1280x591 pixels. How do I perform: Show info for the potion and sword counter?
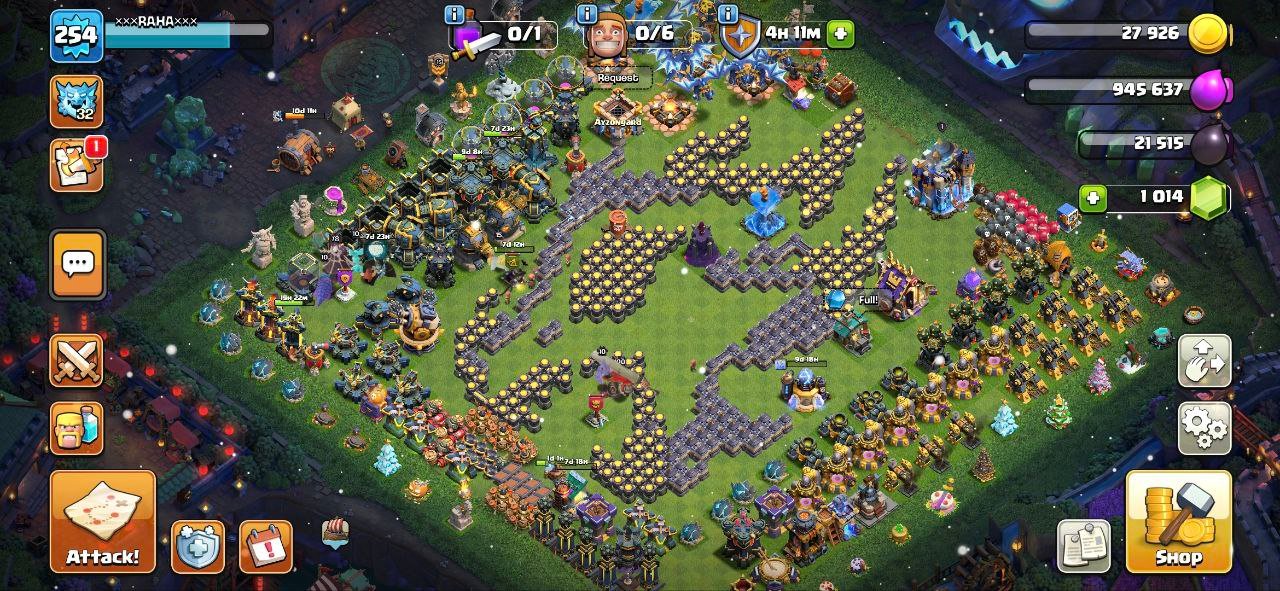tap(455, 15)
